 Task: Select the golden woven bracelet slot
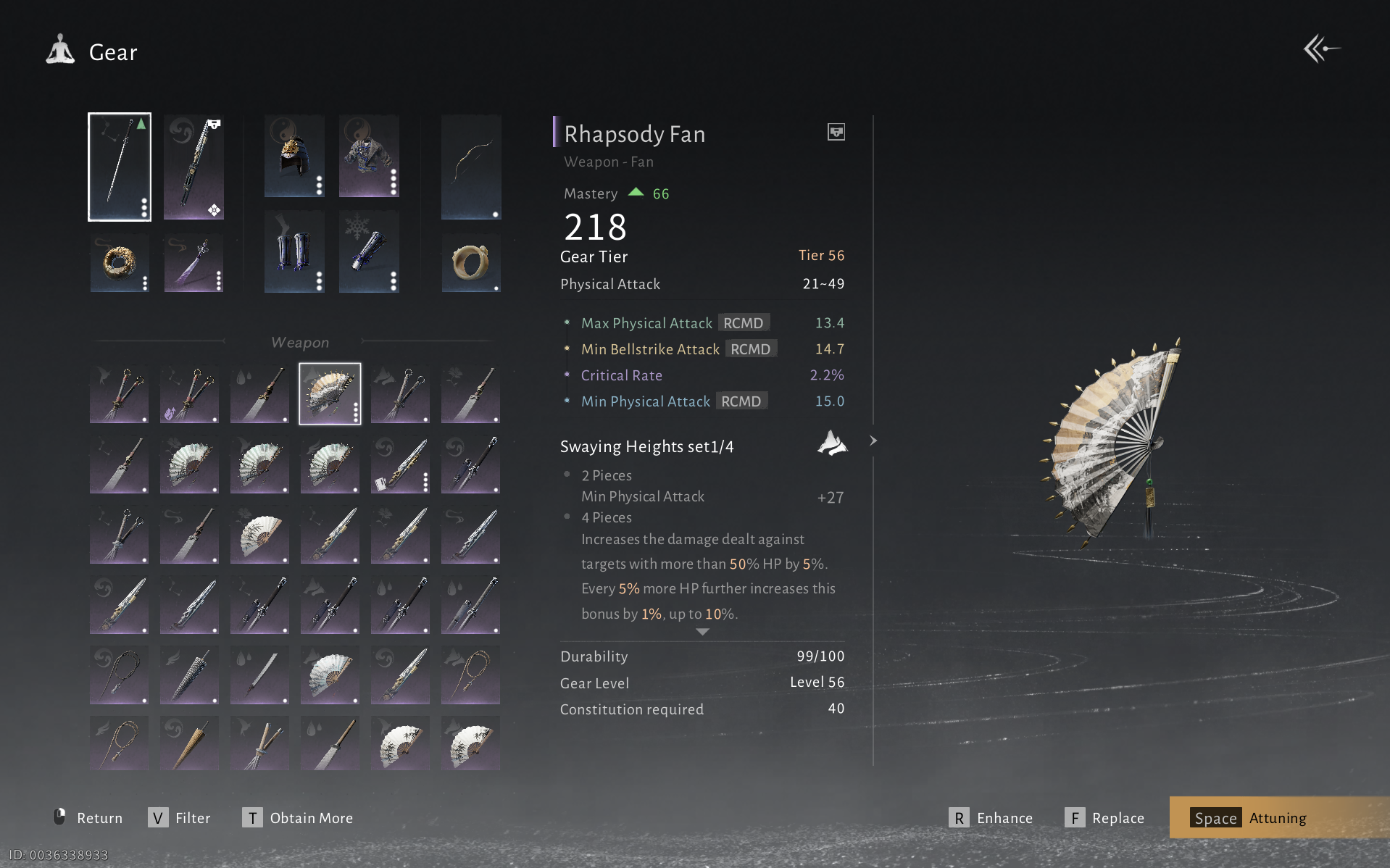(120, 263)
